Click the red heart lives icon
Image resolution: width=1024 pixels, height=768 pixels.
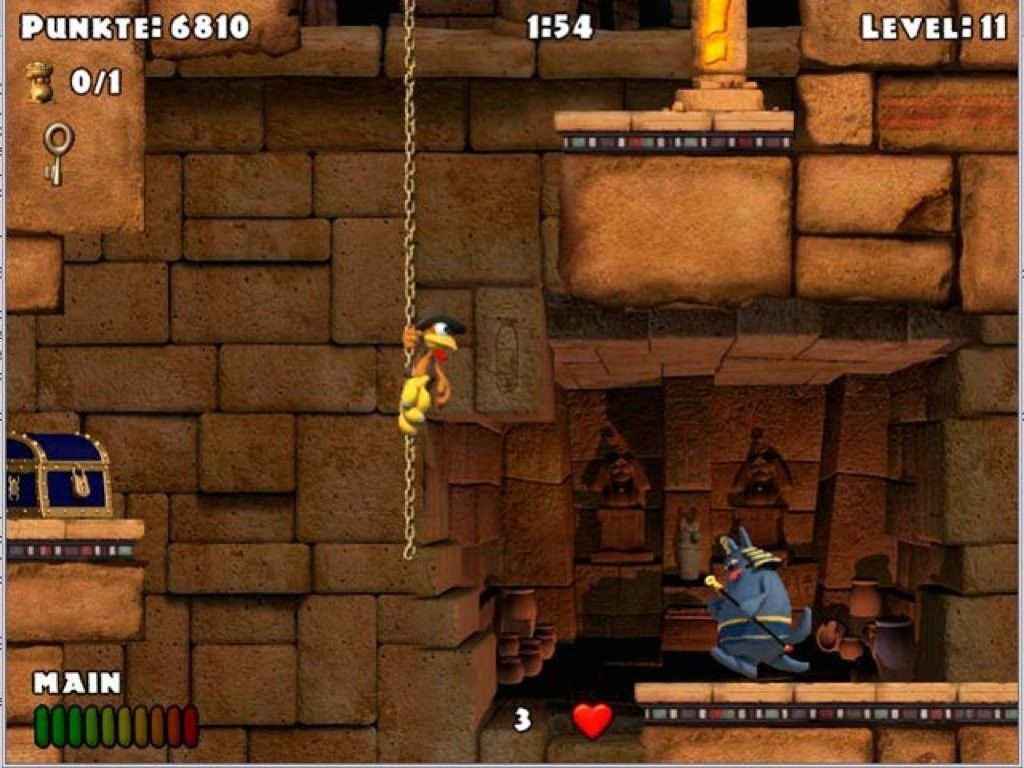(592, 720)
